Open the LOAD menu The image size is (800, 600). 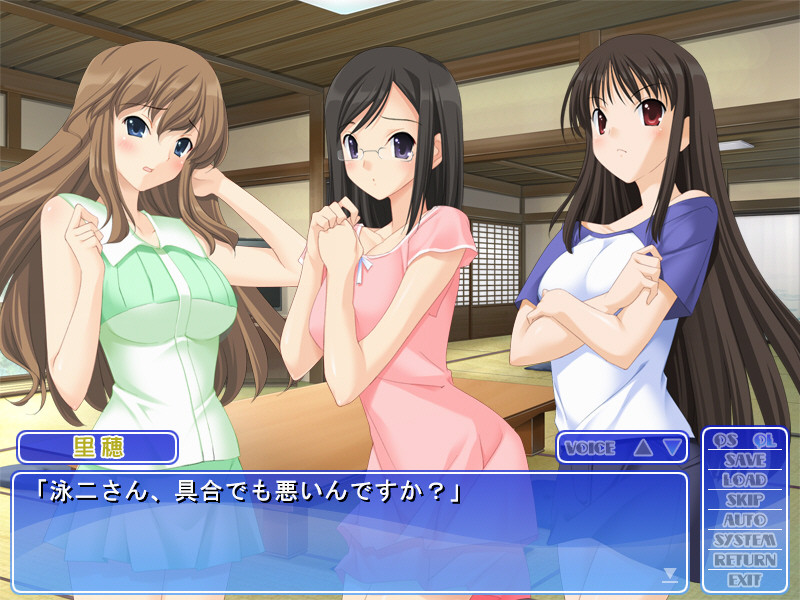(x=745, y=480)
